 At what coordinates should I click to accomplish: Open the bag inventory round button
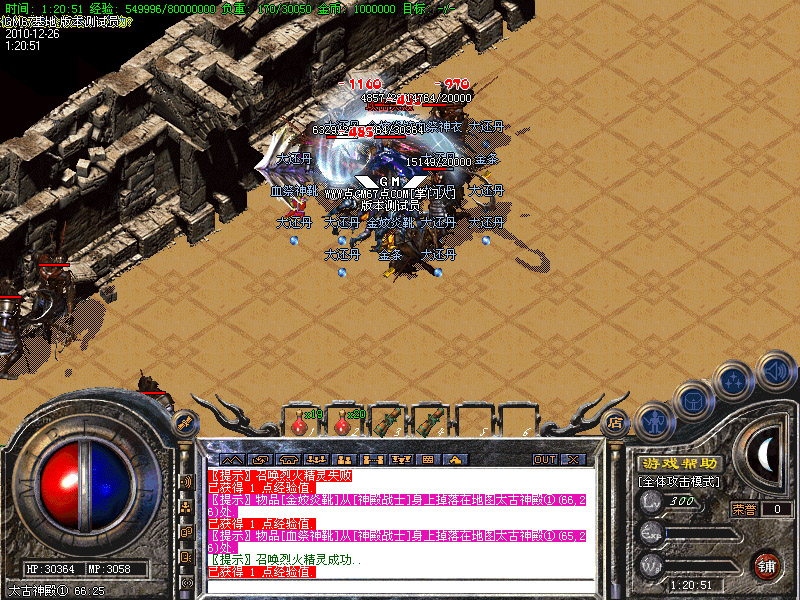point(695,398)
